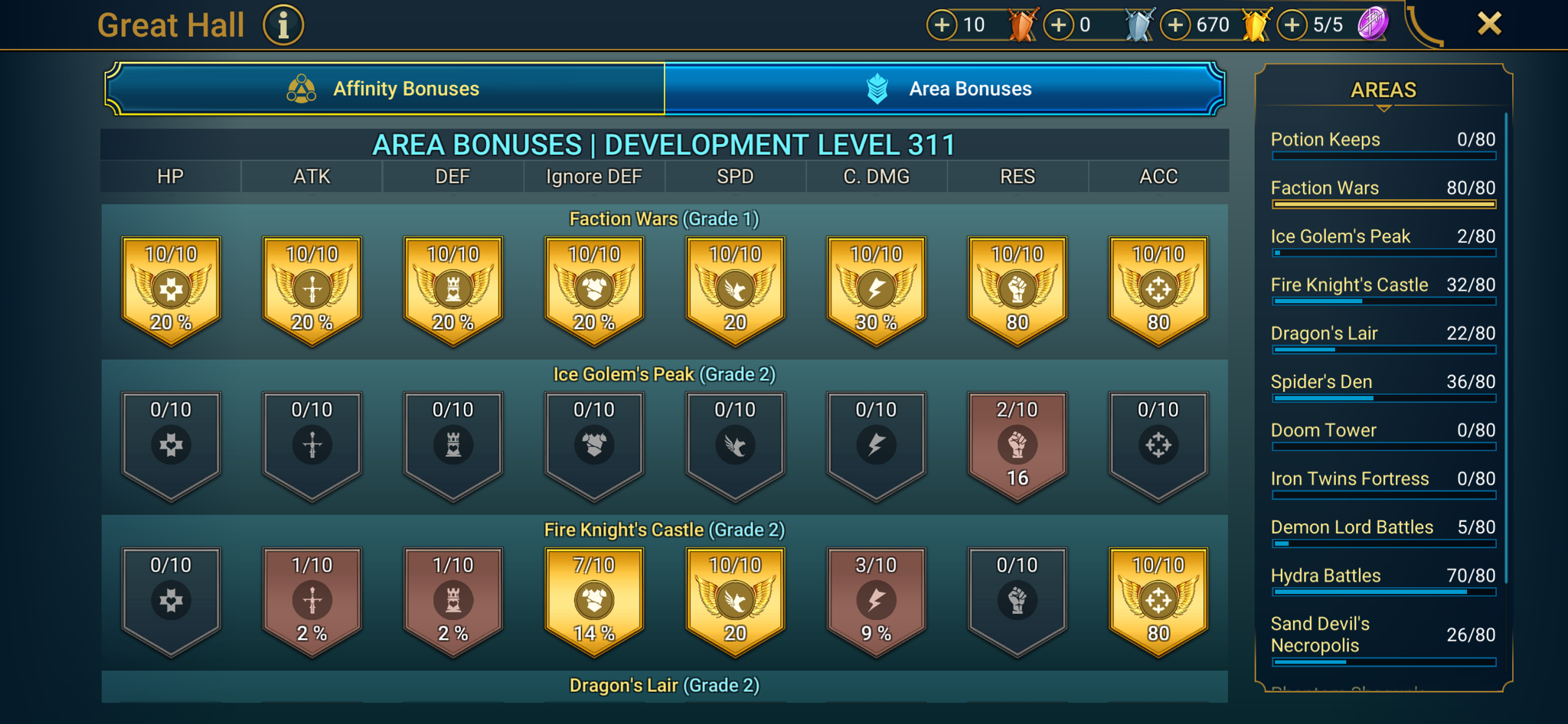Viewport: 1568px width, 724px height.
Task: Select the Faction Wars HP bonus shield
Action: [x=170, y=291]
